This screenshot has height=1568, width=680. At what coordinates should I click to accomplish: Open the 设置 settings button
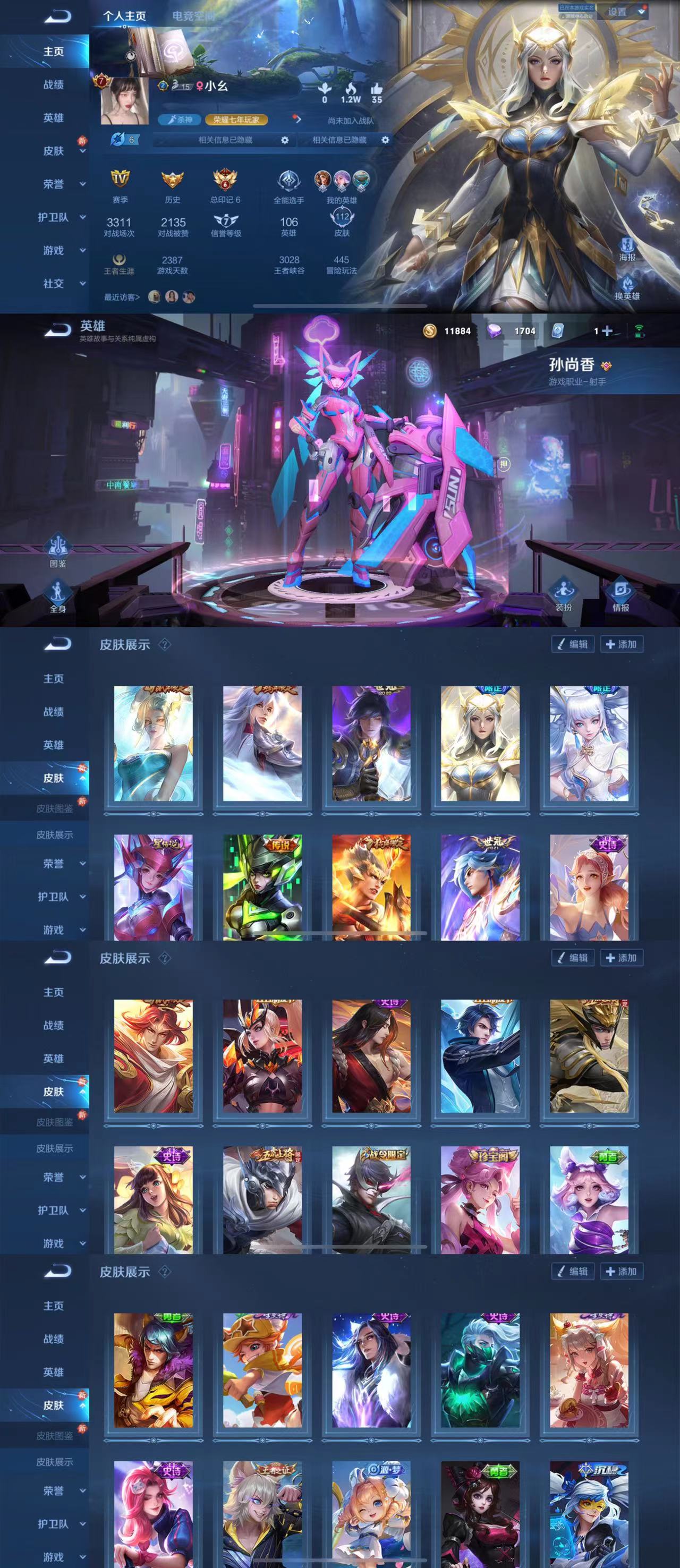pyautogui.click(x=617, y=12)
